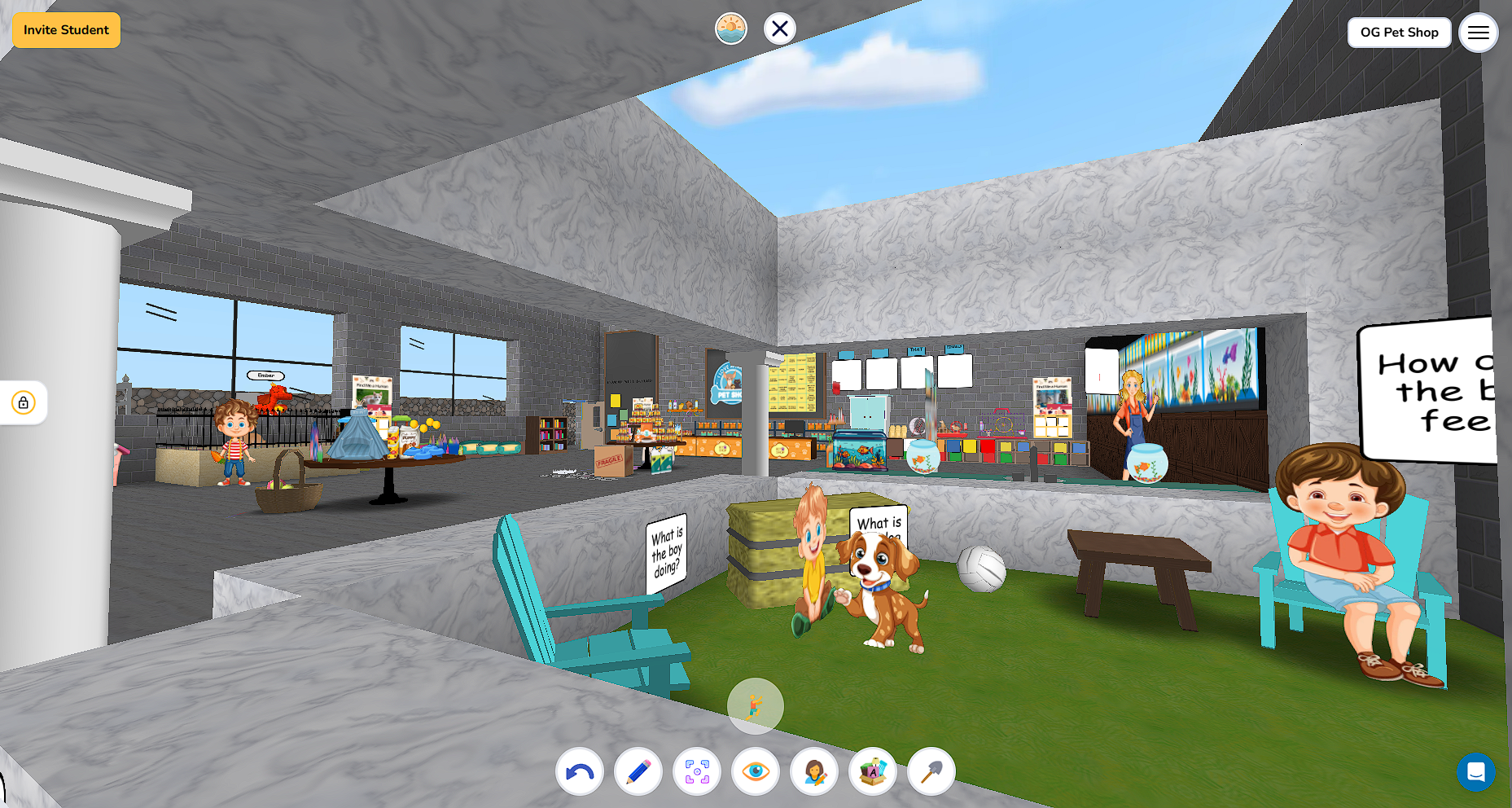Viewport: 1512px width, 808px height.
Task: Open the asset library box icon
Action: coord(871,771)
